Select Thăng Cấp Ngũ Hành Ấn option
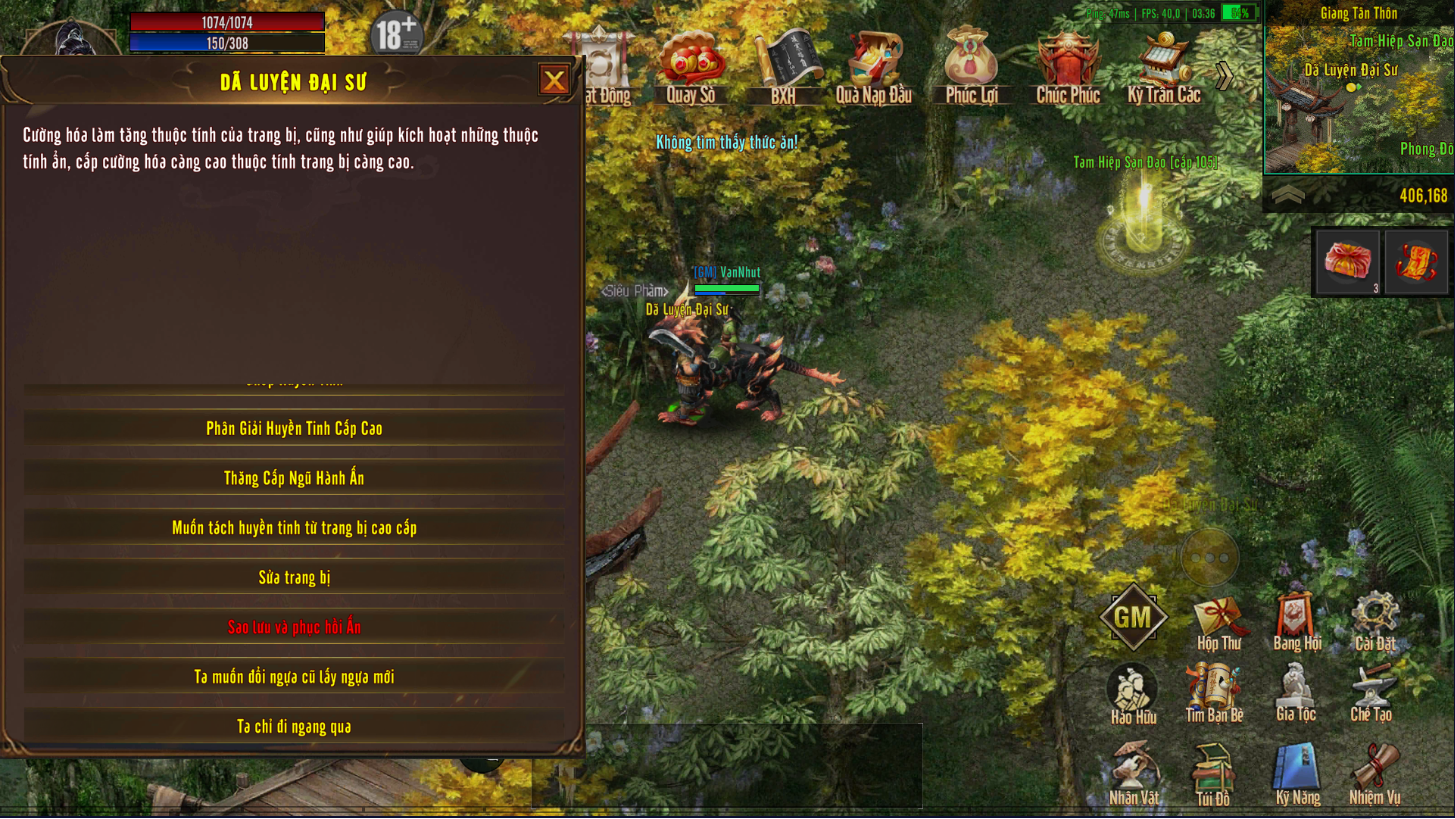Screen dimensions: 1455x819 [x=294, y=478]
